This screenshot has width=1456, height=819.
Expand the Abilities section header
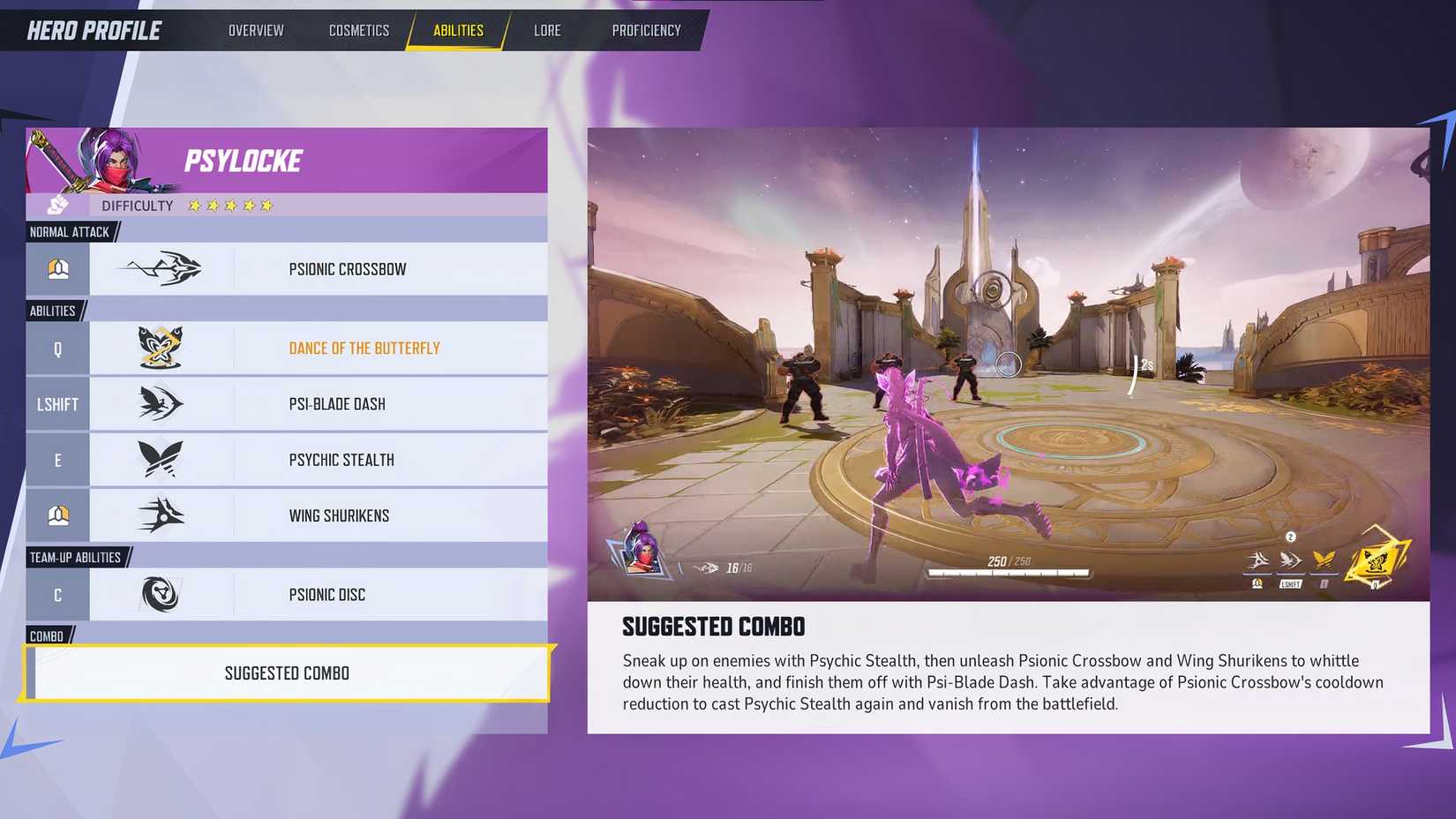(53, 310)
